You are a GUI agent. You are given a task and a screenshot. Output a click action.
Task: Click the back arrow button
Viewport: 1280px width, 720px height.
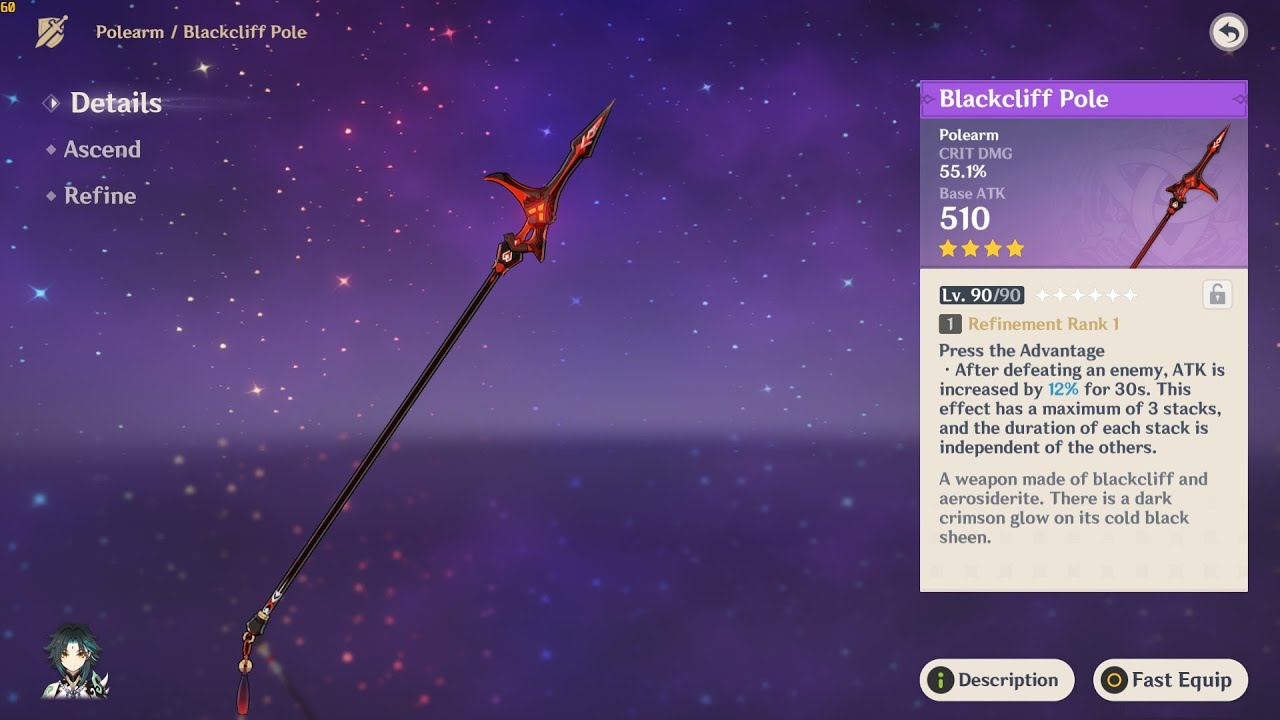pos(1228,33)
